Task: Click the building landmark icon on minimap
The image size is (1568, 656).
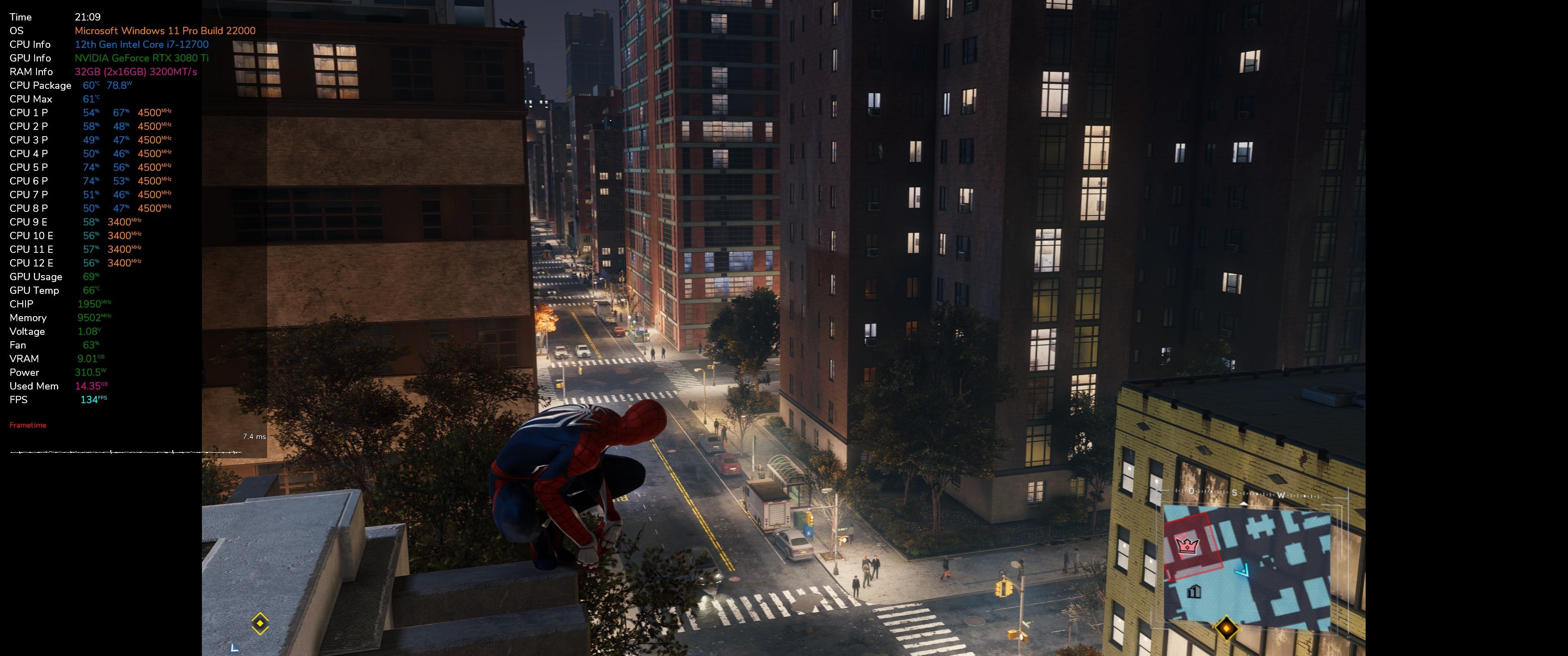Action: click(1194, 591)
